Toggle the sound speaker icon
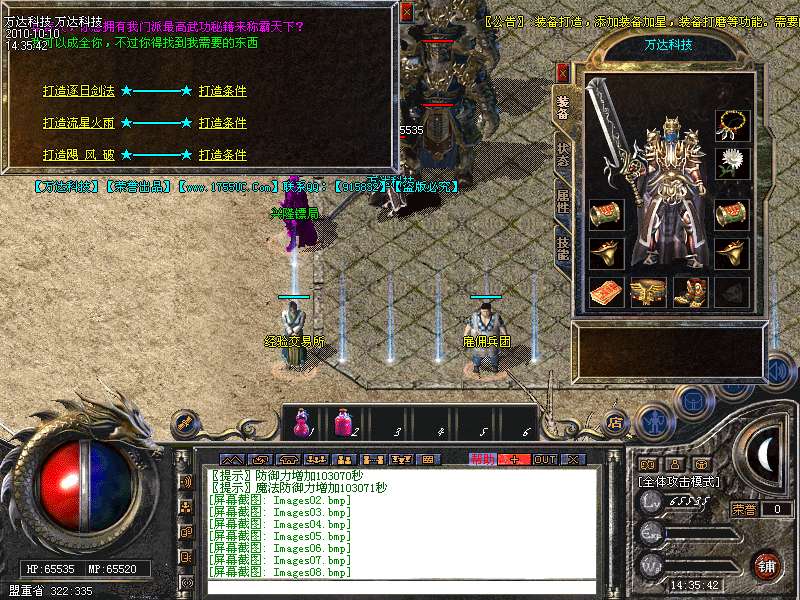This screenshot has height=600, width=800. click(x=777, y=370)
